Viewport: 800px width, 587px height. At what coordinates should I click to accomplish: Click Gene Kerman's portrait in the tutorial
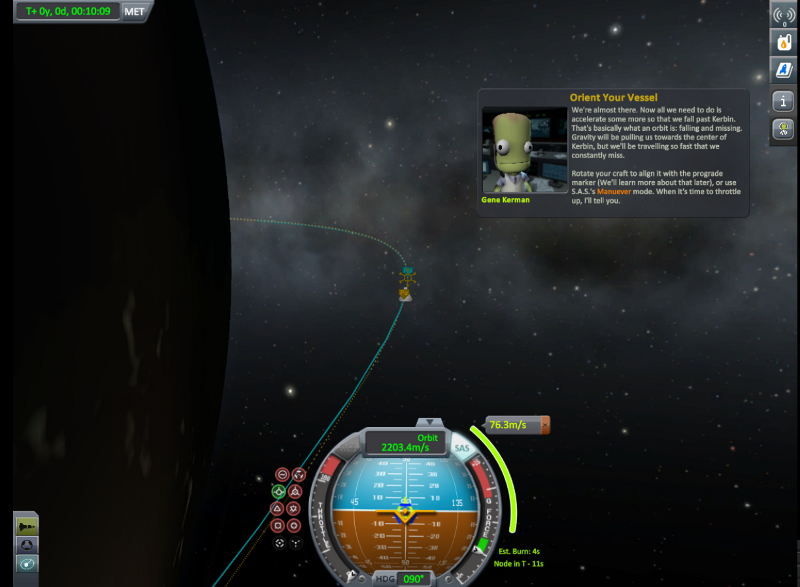524,150
